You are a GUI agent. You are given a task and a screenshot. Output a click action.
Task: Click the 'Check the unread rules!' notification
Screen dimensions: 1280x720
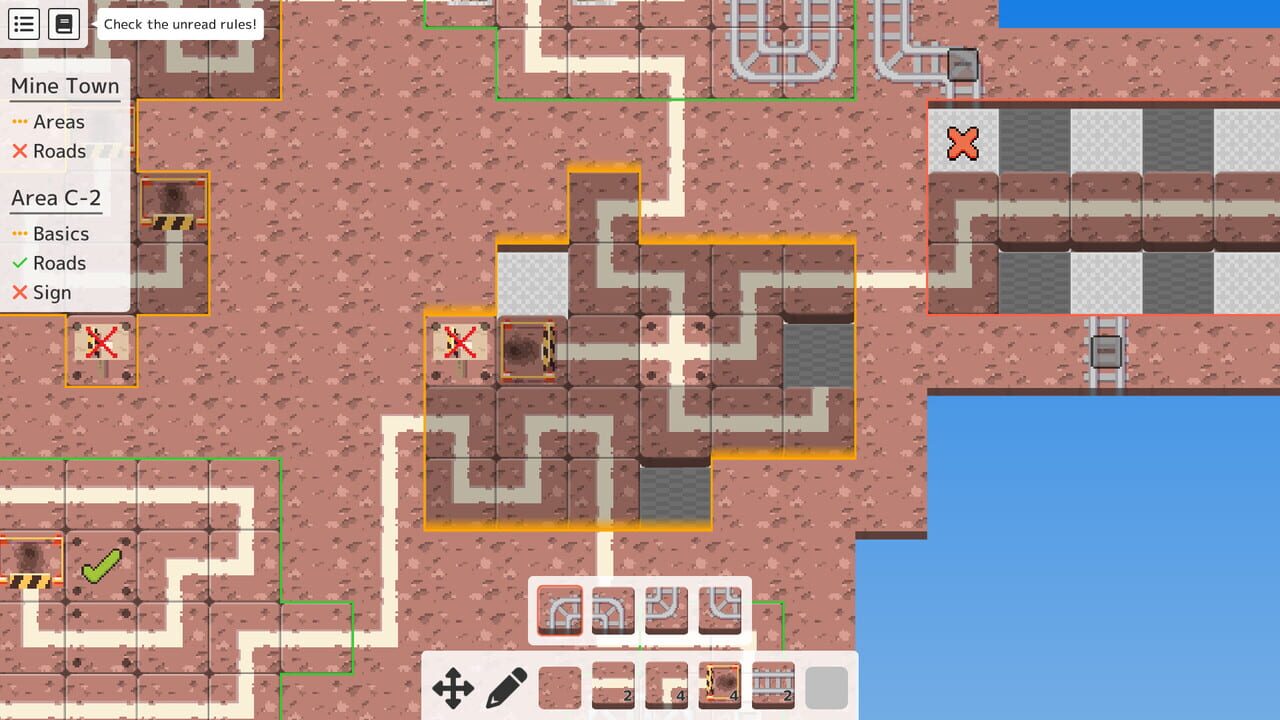(179, 25)
